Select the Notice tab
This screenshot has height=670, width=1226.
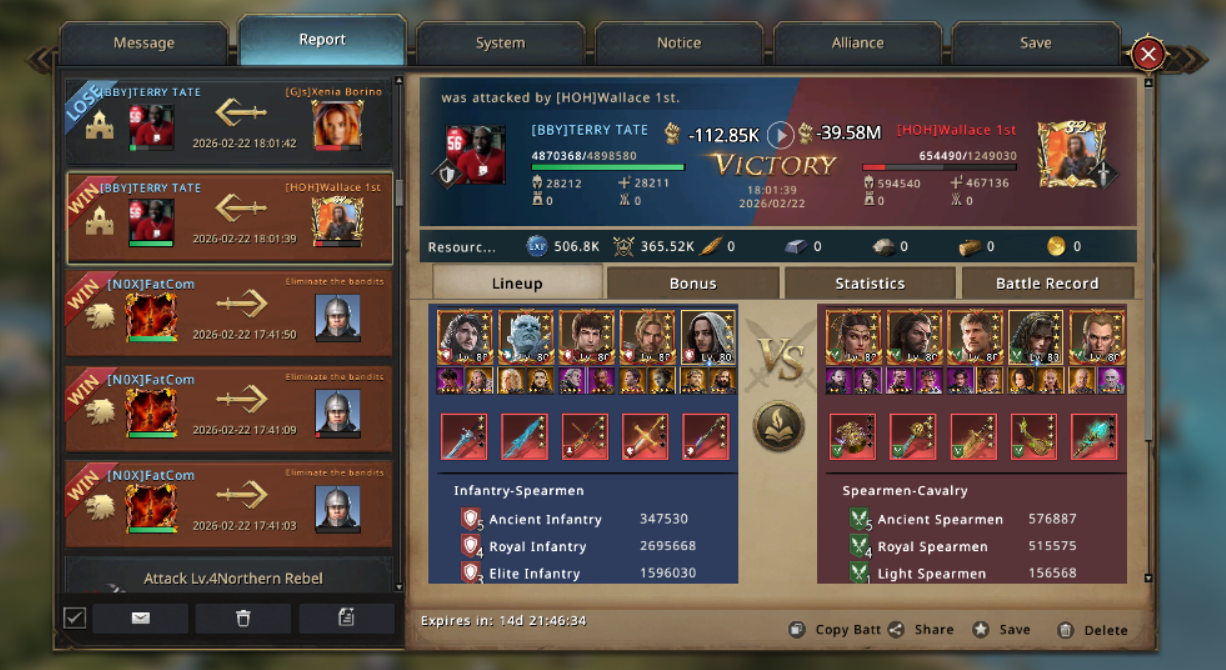pyautogui.click(x=678, y=43)
